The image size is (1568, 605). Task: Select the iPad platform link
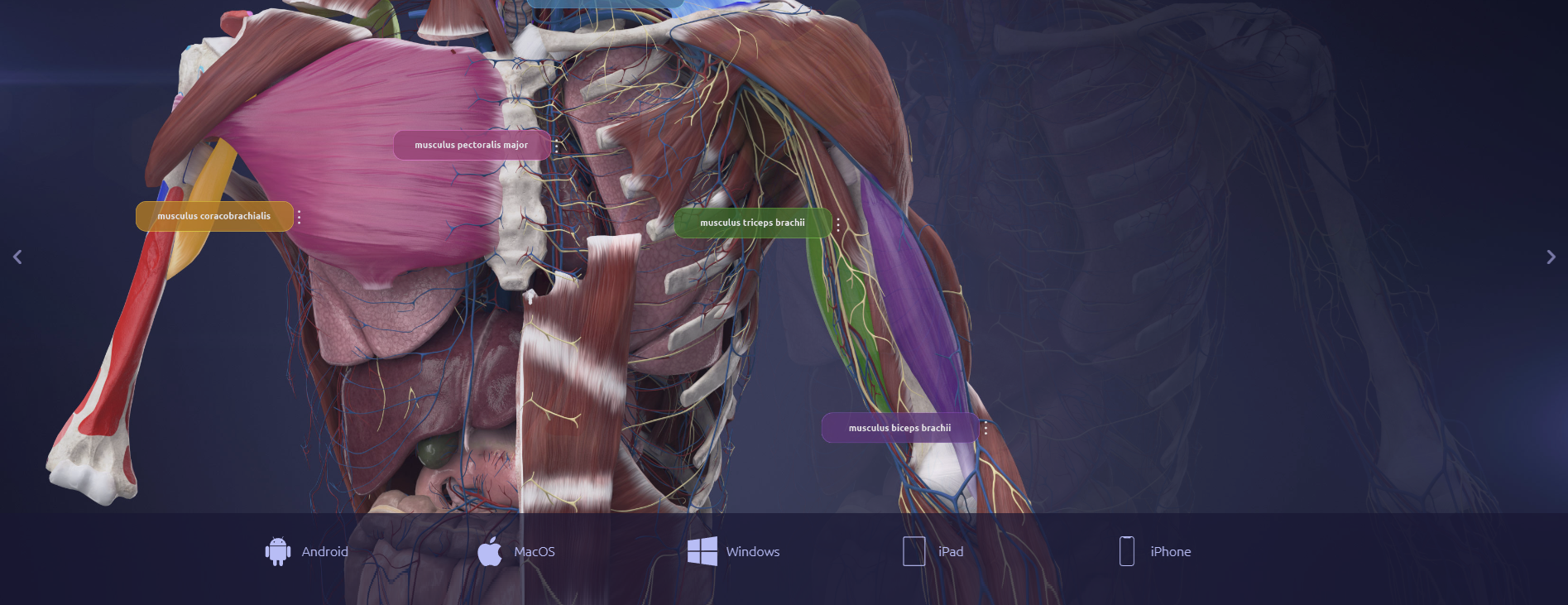(933, 551)
